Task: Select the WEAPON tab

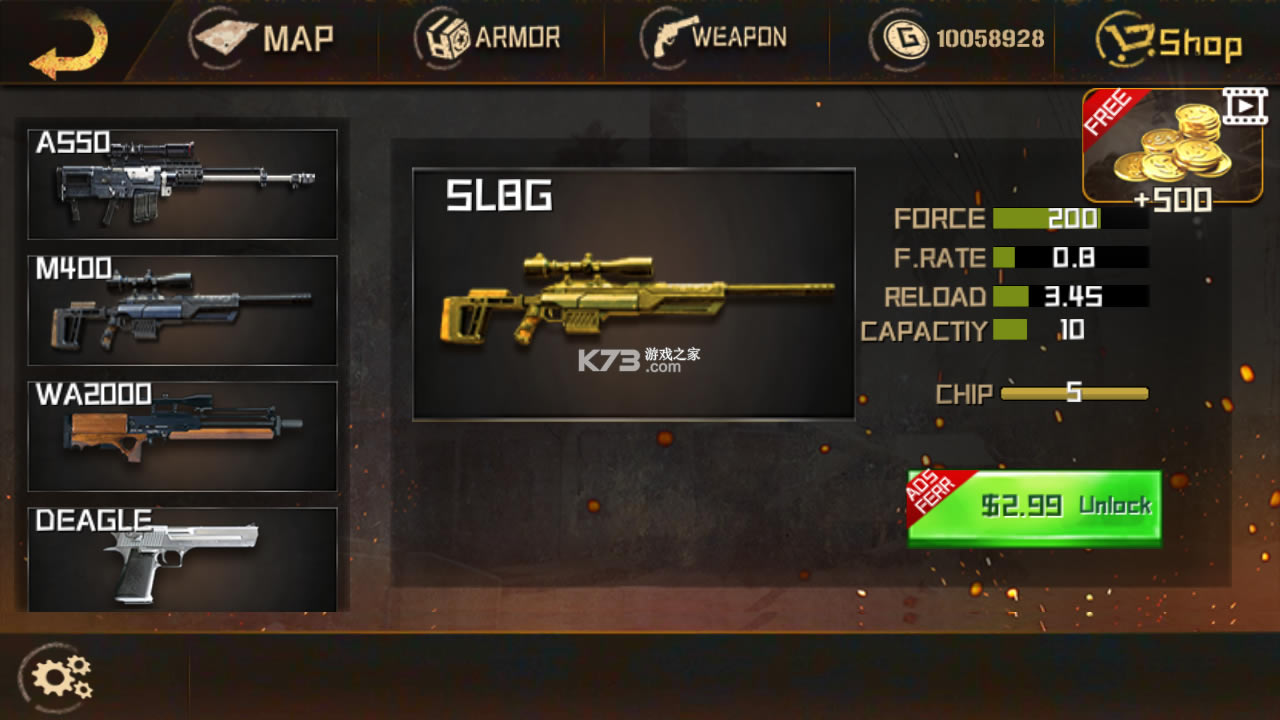Action: point(714,39)
